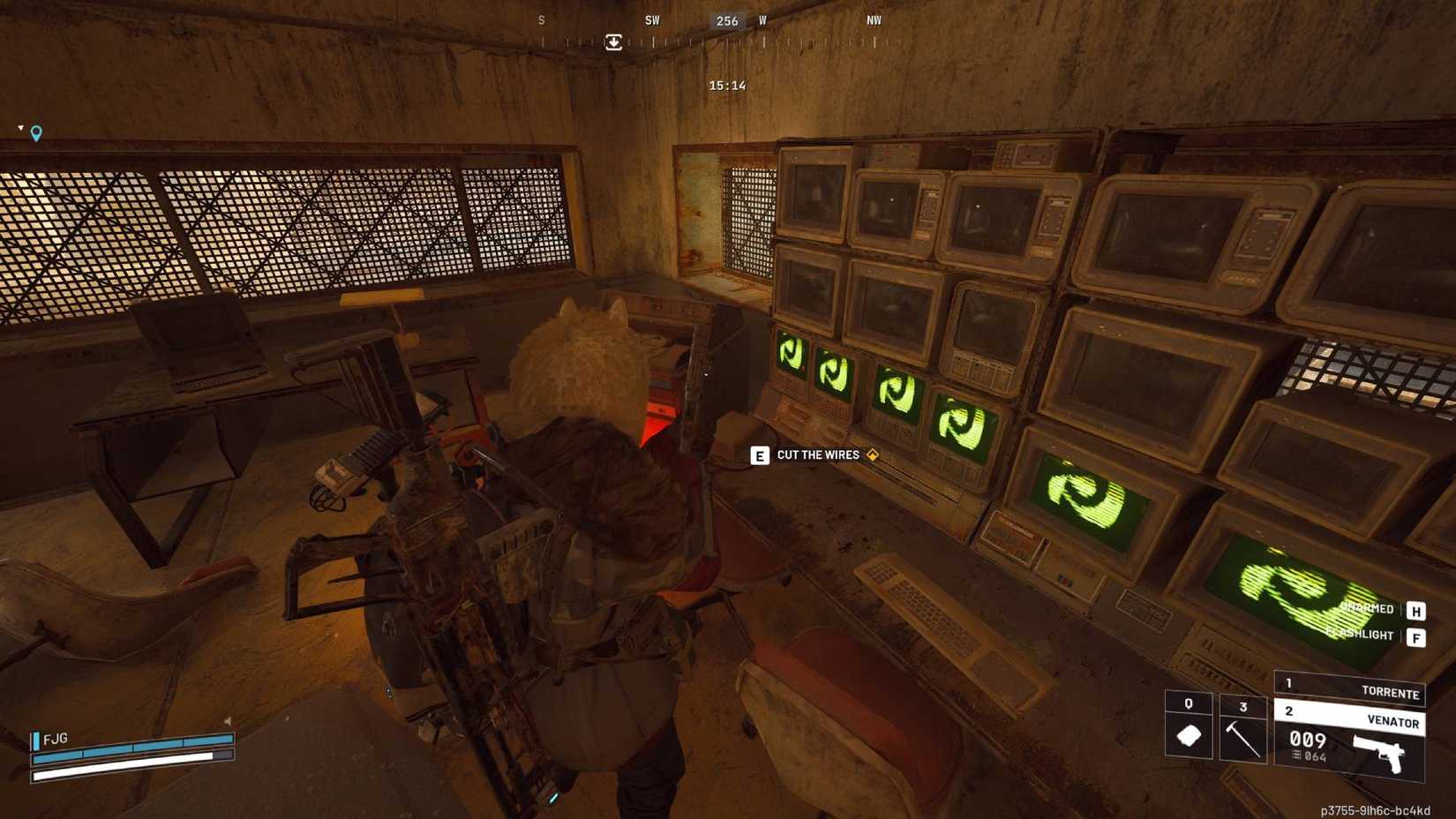Toggle the FLASHLIGHT on
The width and height of the screenshot is (1456, 819).
(1359, 634)
